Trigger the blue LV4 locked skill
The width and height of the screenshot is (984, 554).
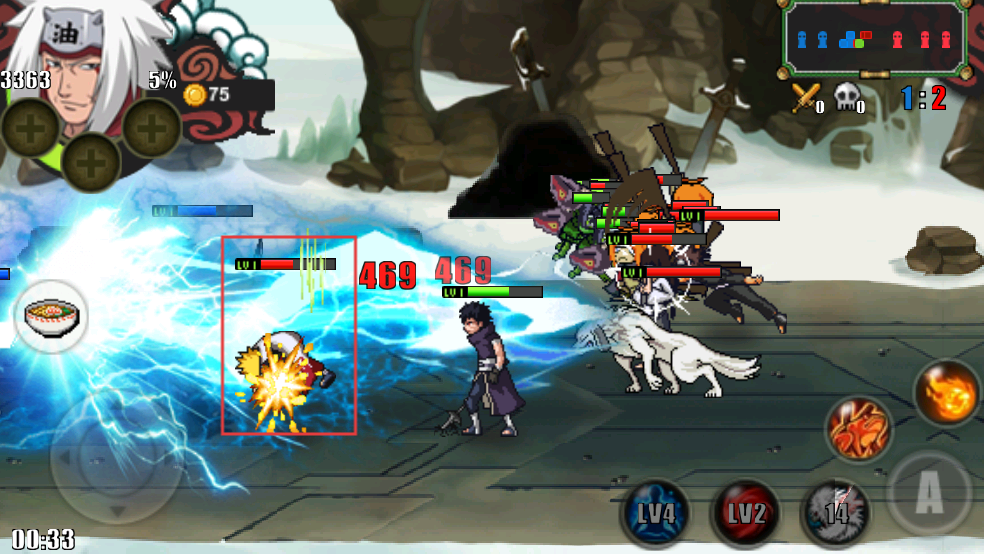coord(654,514)
